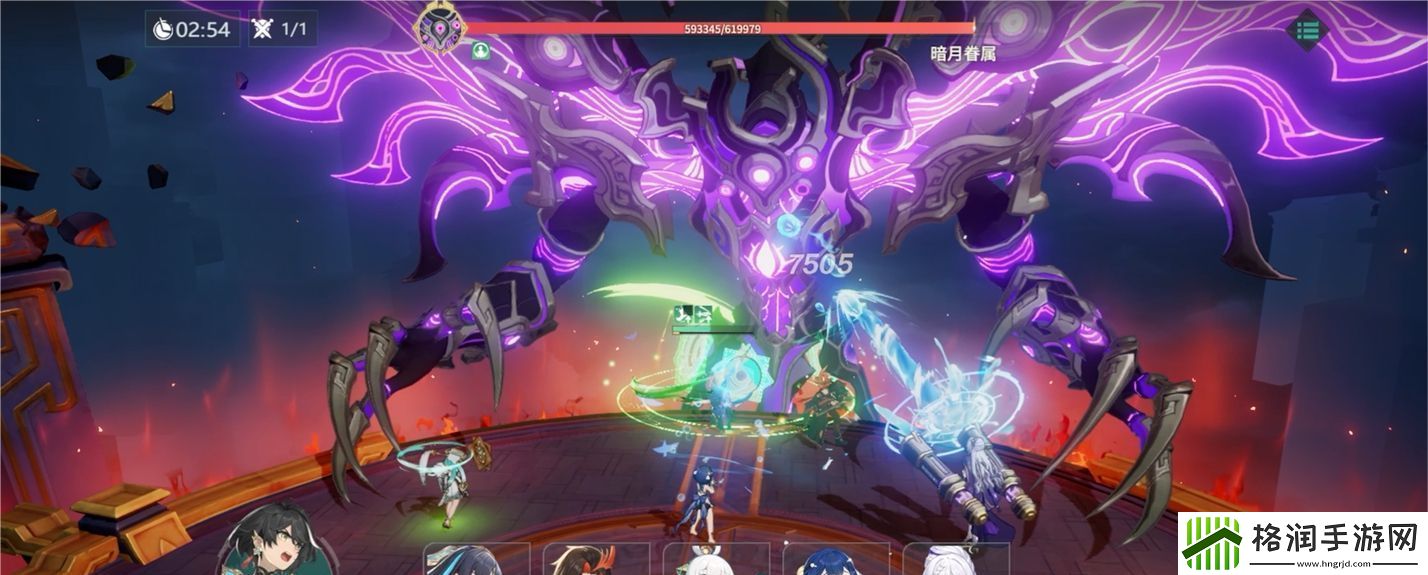Image resolution: width=1428 pixels, height=575 pixels.
Task: Open the battle menu list icon
Action: point(1307,29)
